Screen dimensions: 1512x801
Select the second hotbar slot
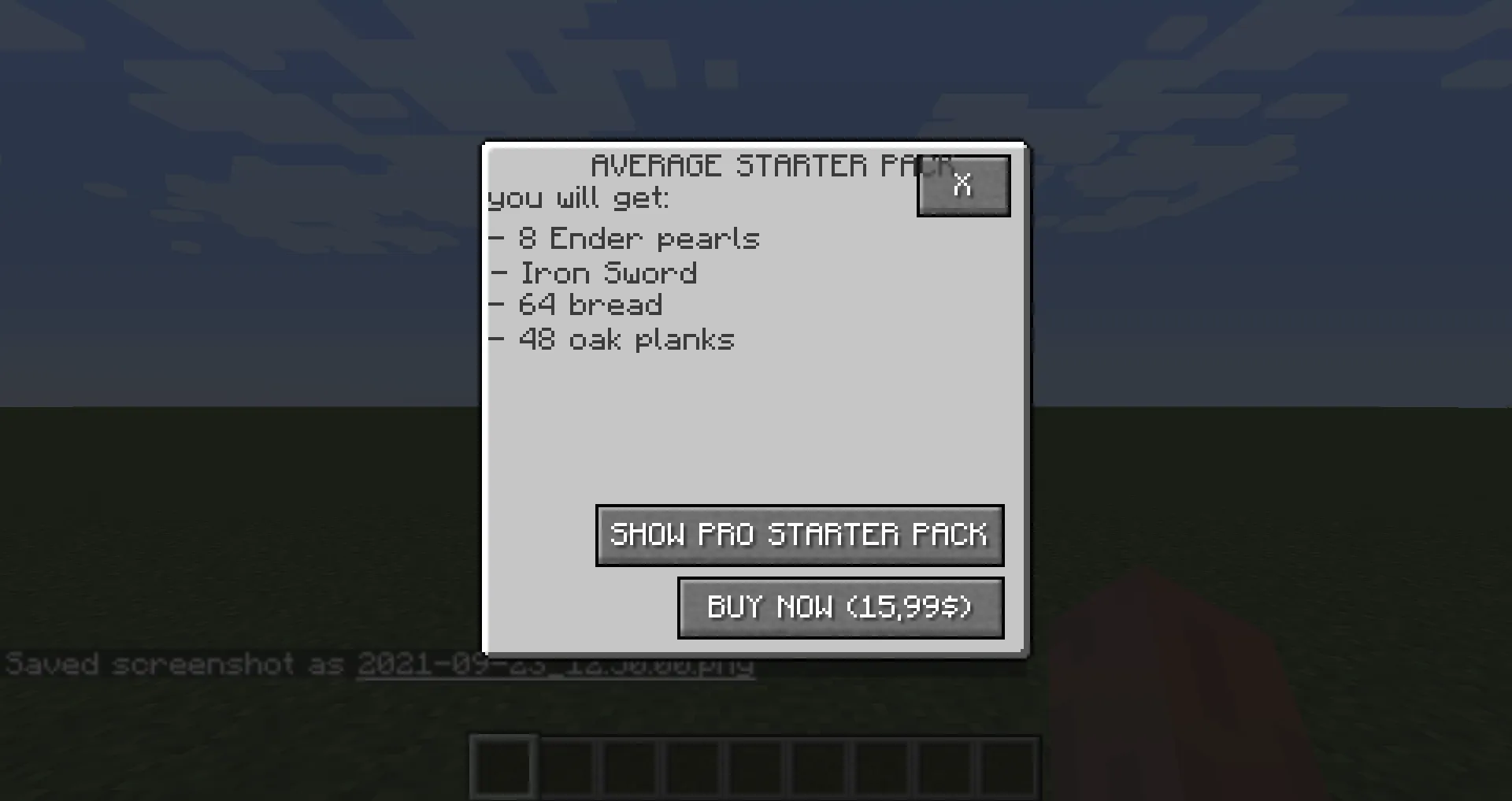pyautogui.click(x=569, y=766)
